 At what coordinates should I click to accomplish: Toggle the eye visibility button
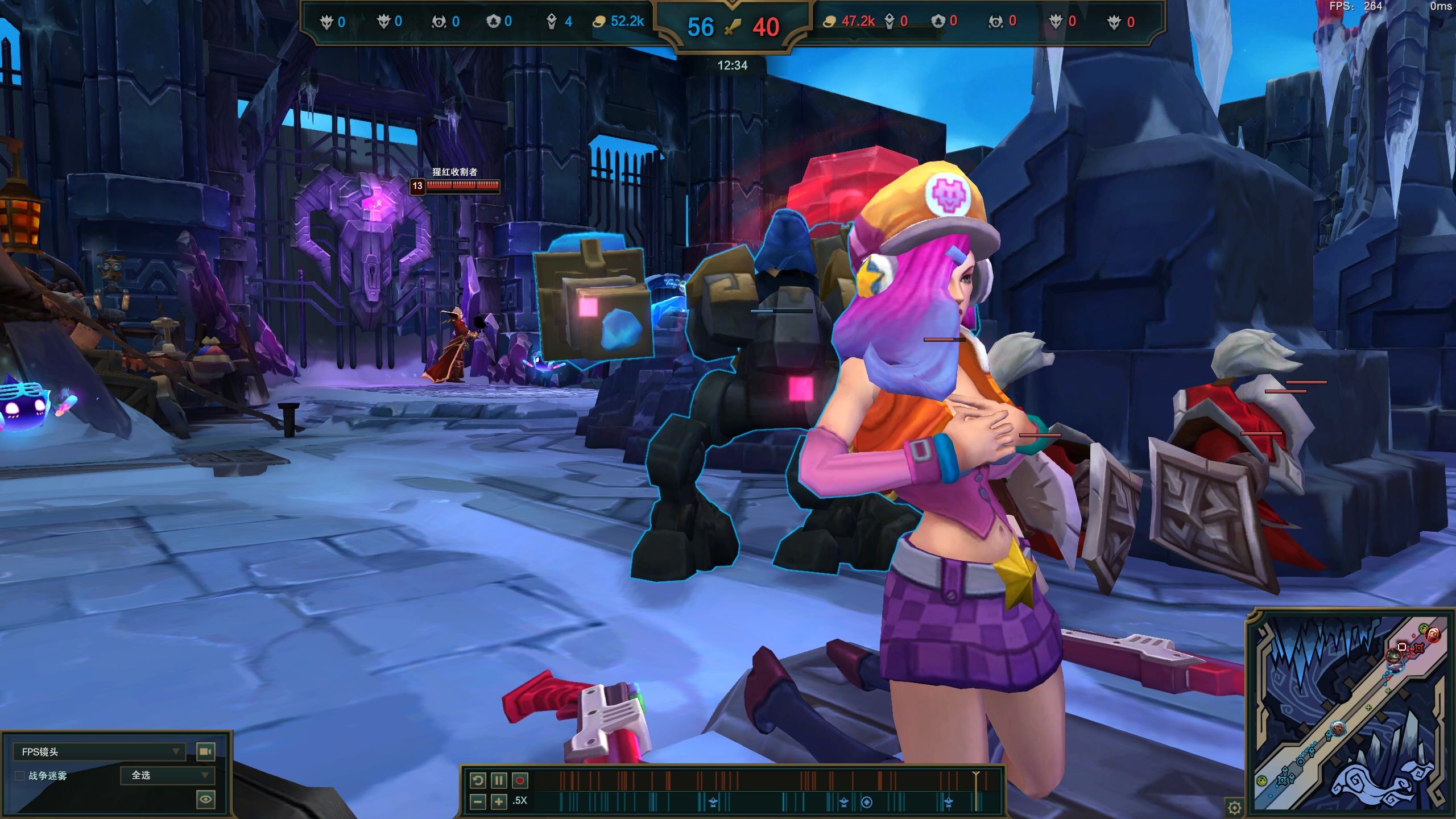205,799
